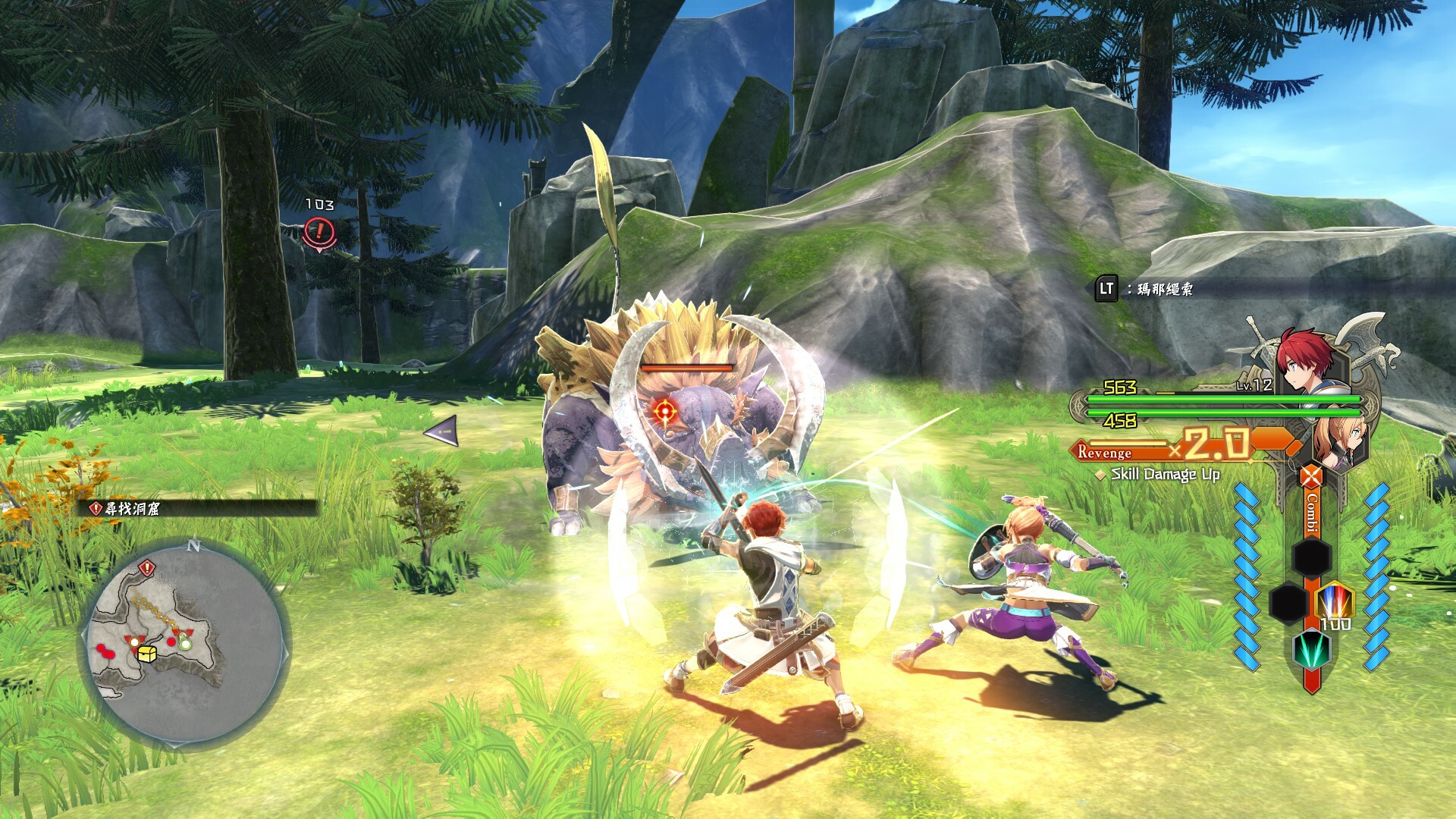The height and width of the screenshot is (819, 1456).
Task: Activate the gold-framed skill icon costing 100
Action: coord(1333,603)
